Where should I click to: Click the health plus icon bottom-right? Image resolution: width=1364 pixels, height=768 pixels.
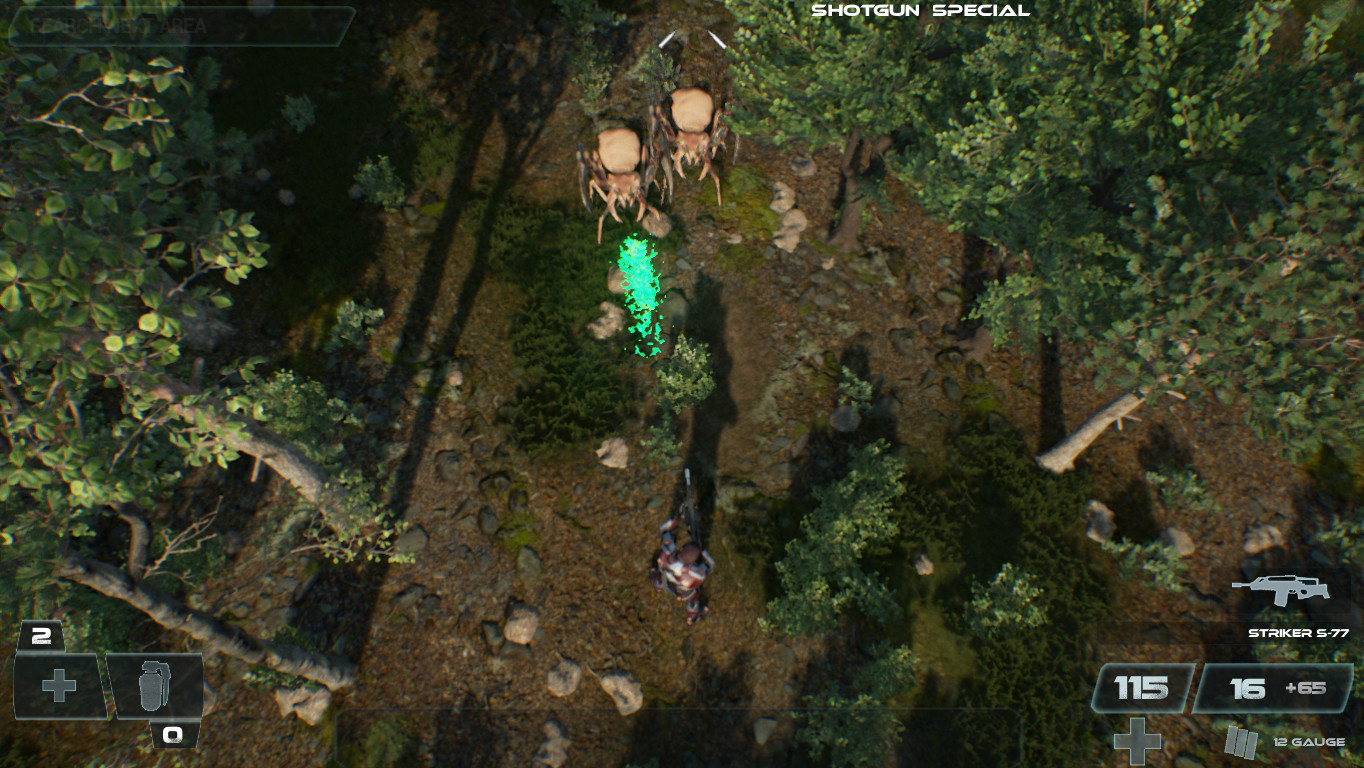pyautogui.click(x=1137, y=741)
